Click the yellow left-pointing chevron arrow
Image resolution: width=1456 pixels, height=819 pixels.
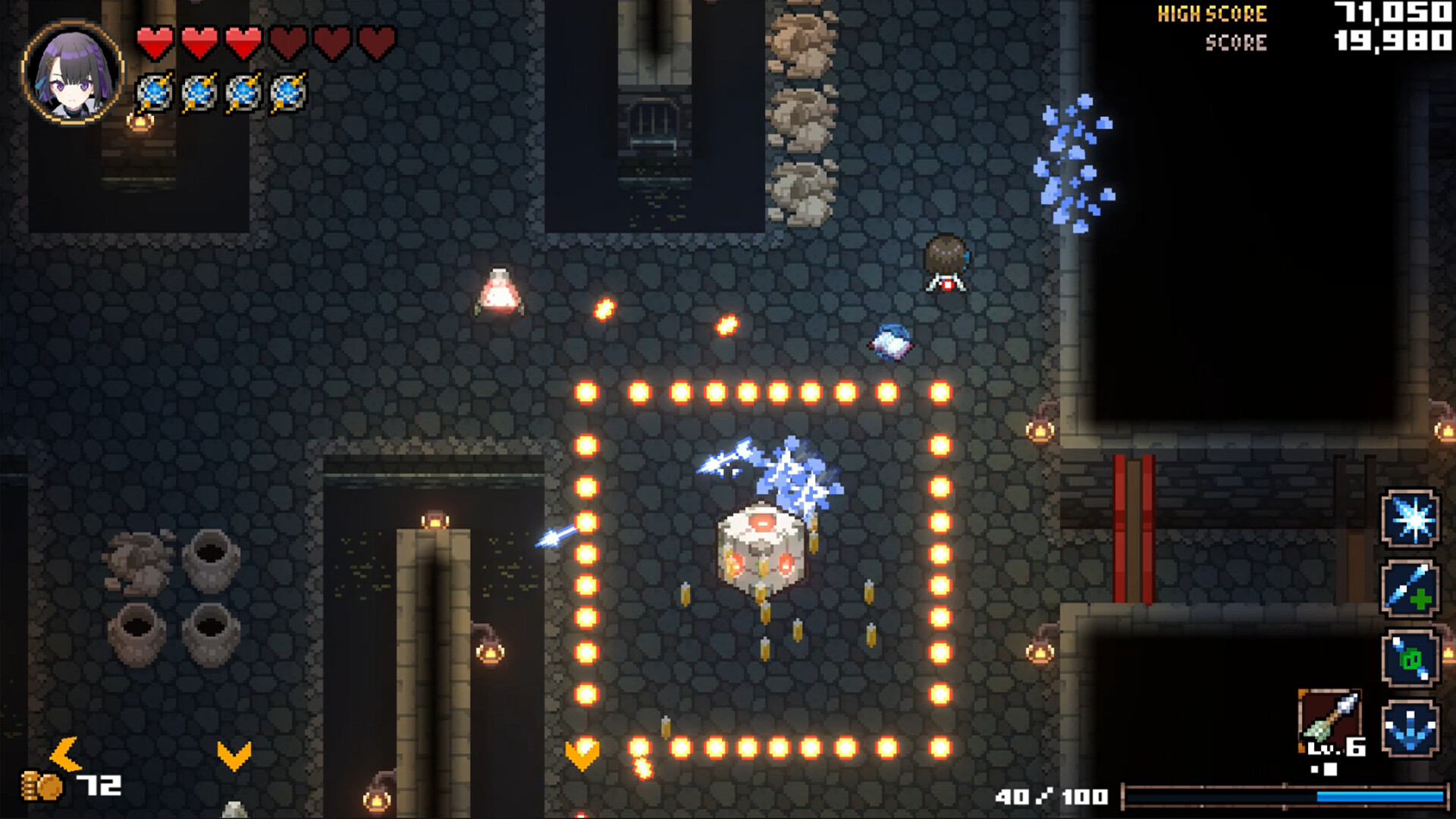click(67, 754)
